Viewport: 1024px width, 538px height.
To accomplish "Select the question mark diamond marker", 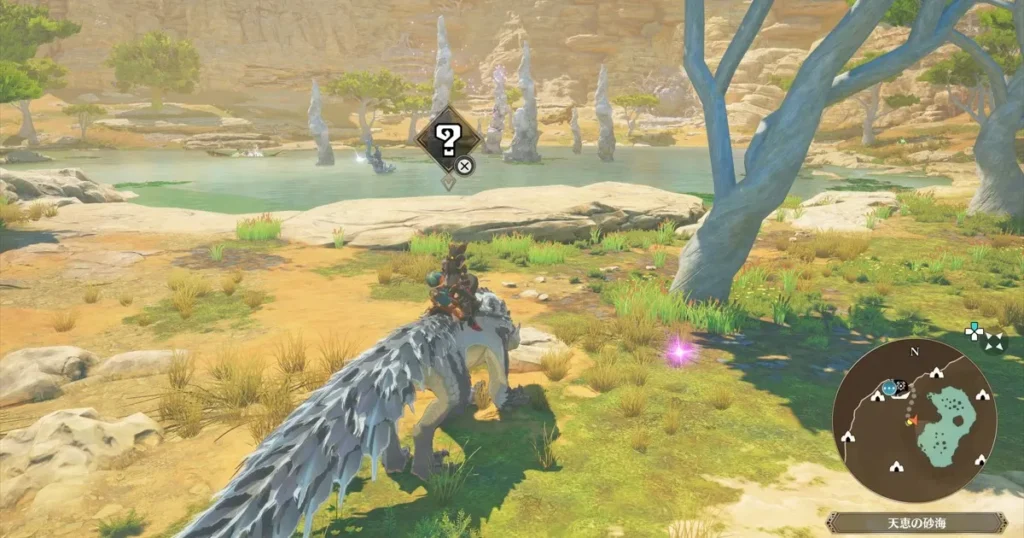I will pyautogui.click(x=448, y=139).
